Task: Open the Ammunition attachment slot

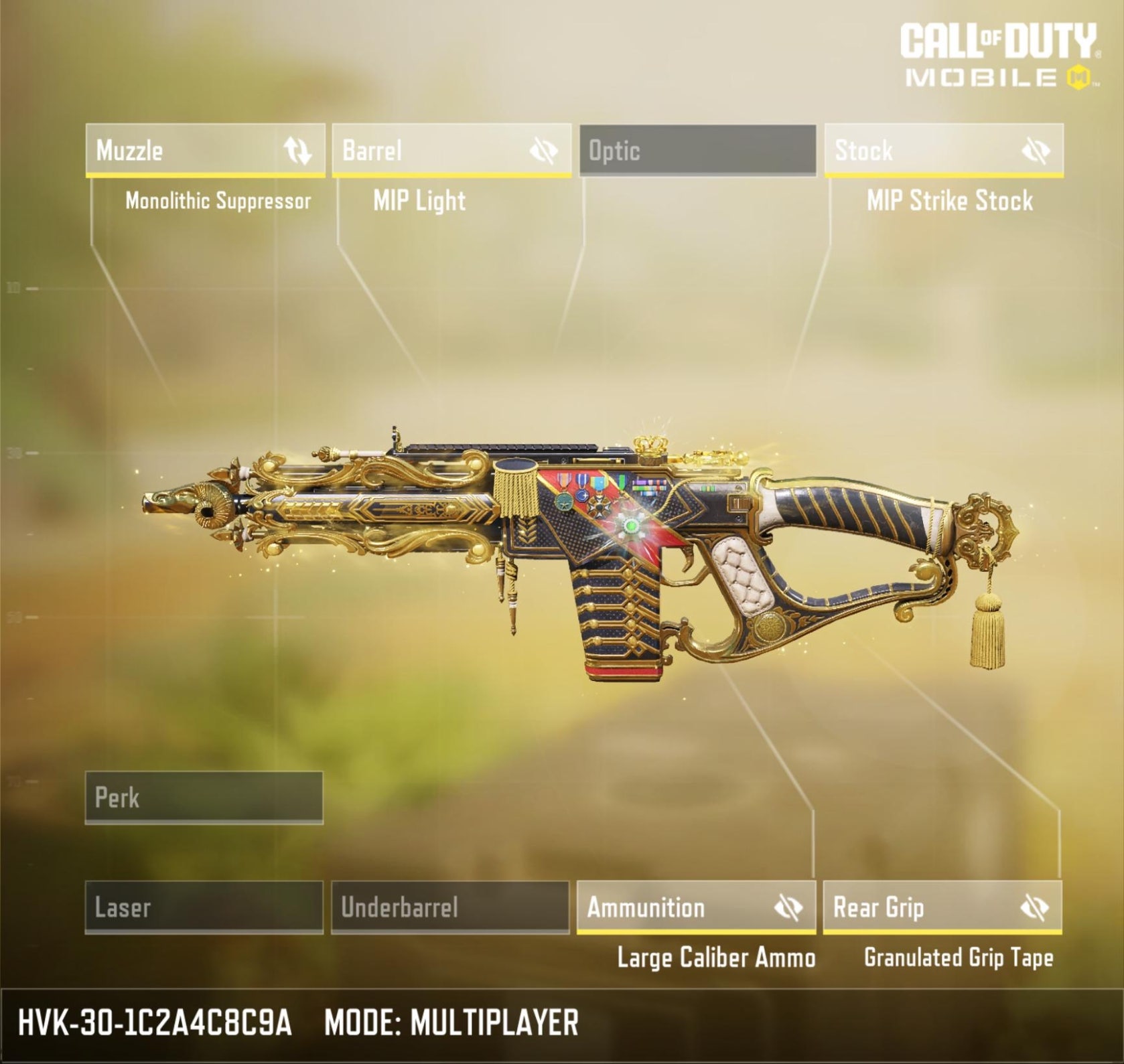Action: pos(670,907)
